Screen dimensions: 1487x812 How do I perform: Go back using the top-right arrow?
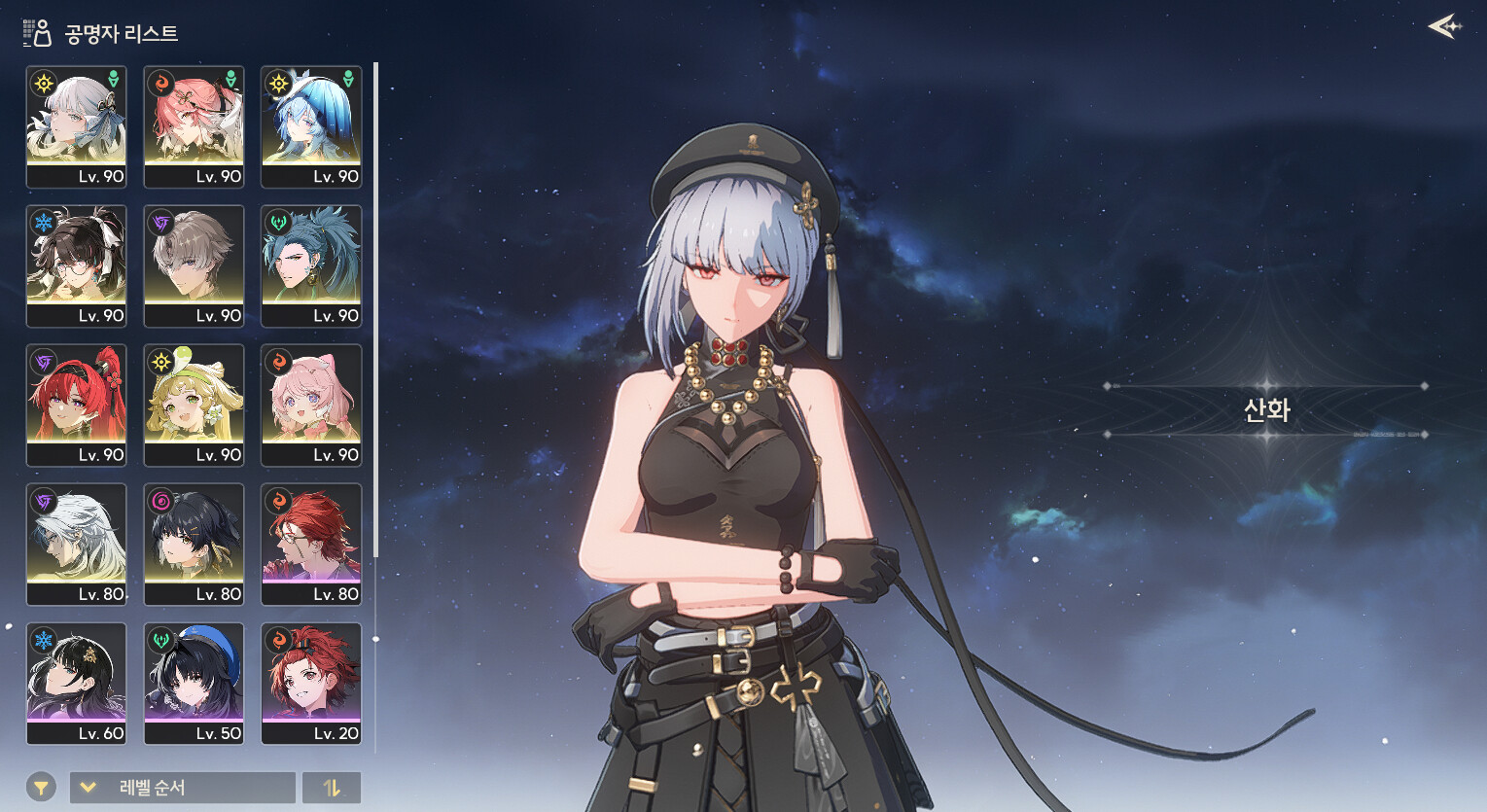1445,27
